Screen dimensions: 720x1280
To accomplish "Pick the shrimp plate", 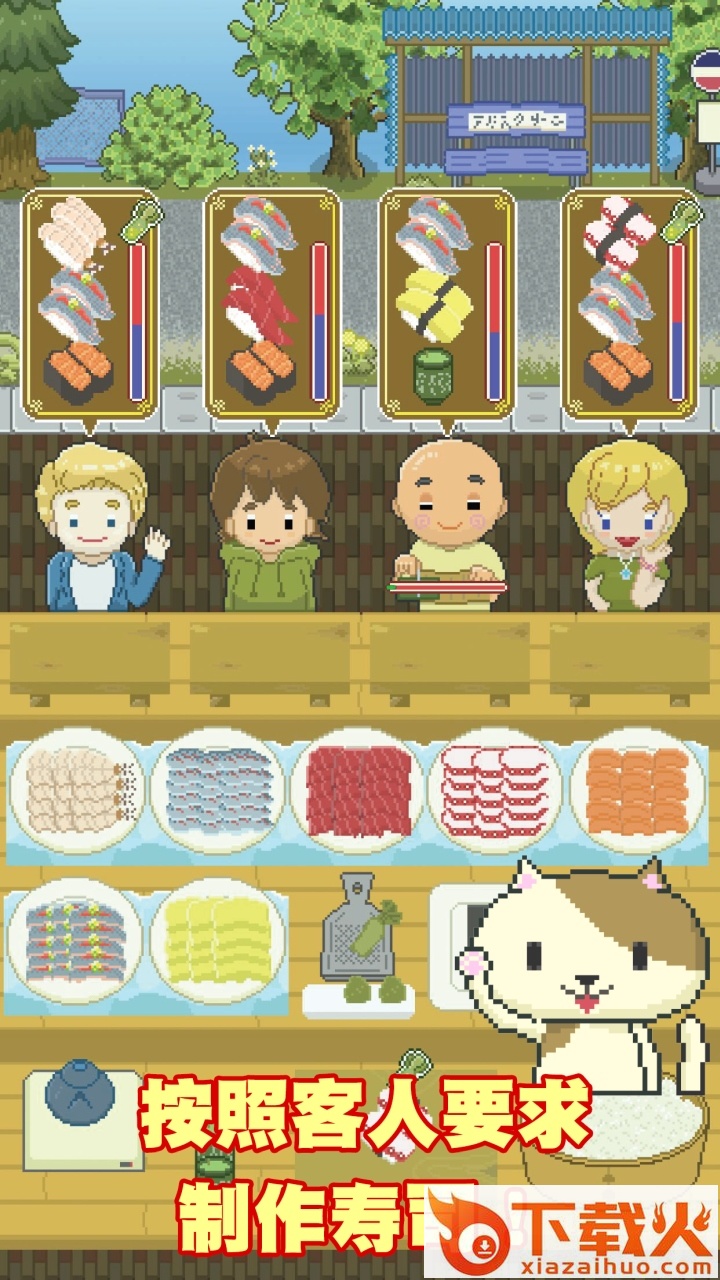I will [x=76, y=791].
